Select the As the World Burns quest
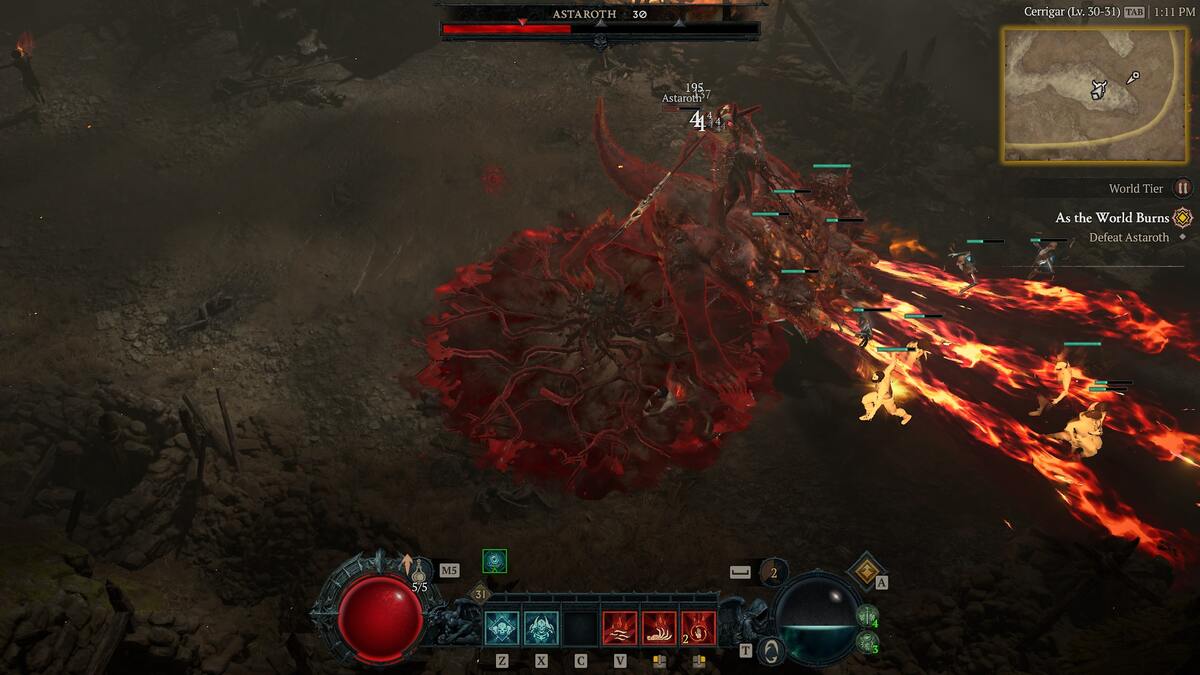This screenshot has height=675, width=1200. pyautogui.click(x=1112, y=218)
